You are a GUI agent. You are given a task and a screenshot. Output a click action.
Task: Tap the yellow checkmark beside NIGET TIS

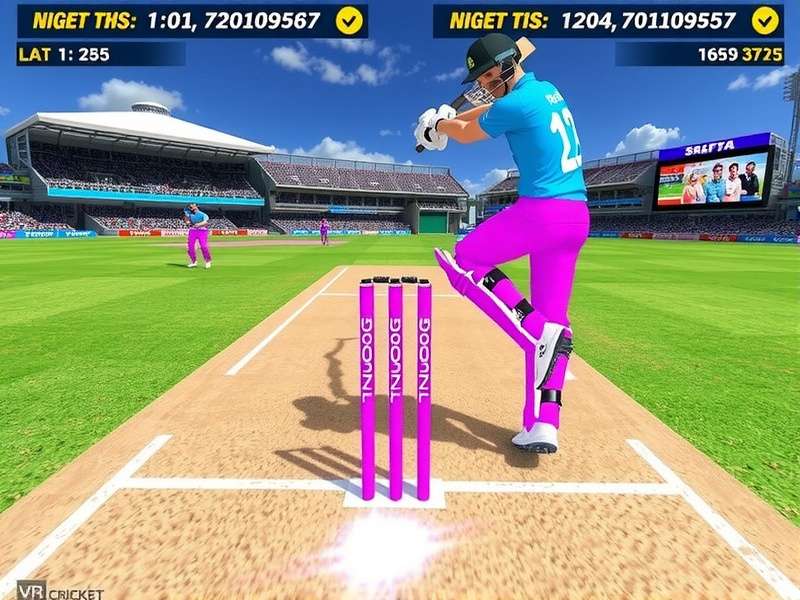[765, 20]
